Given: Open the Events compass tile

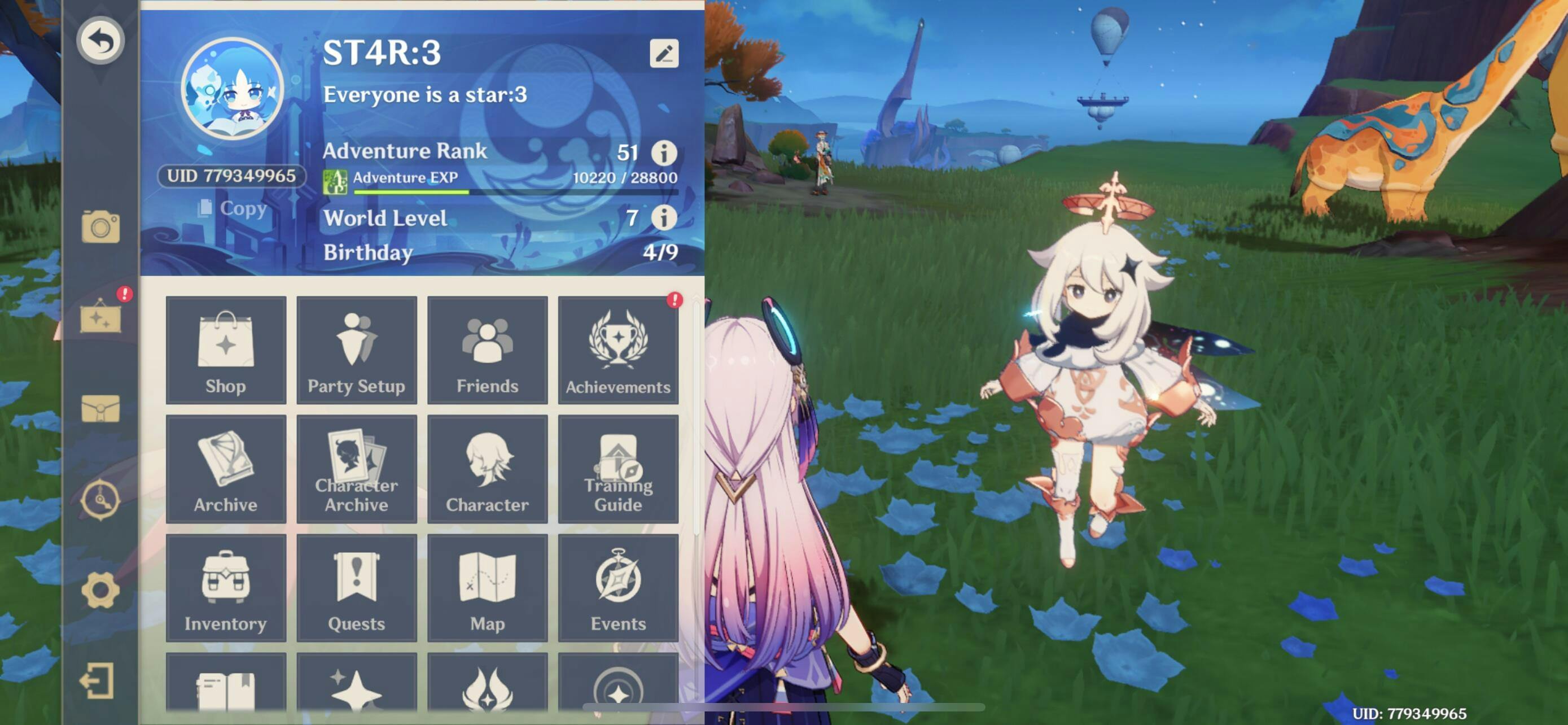Looking at the screenshot, I should [618, 587].
